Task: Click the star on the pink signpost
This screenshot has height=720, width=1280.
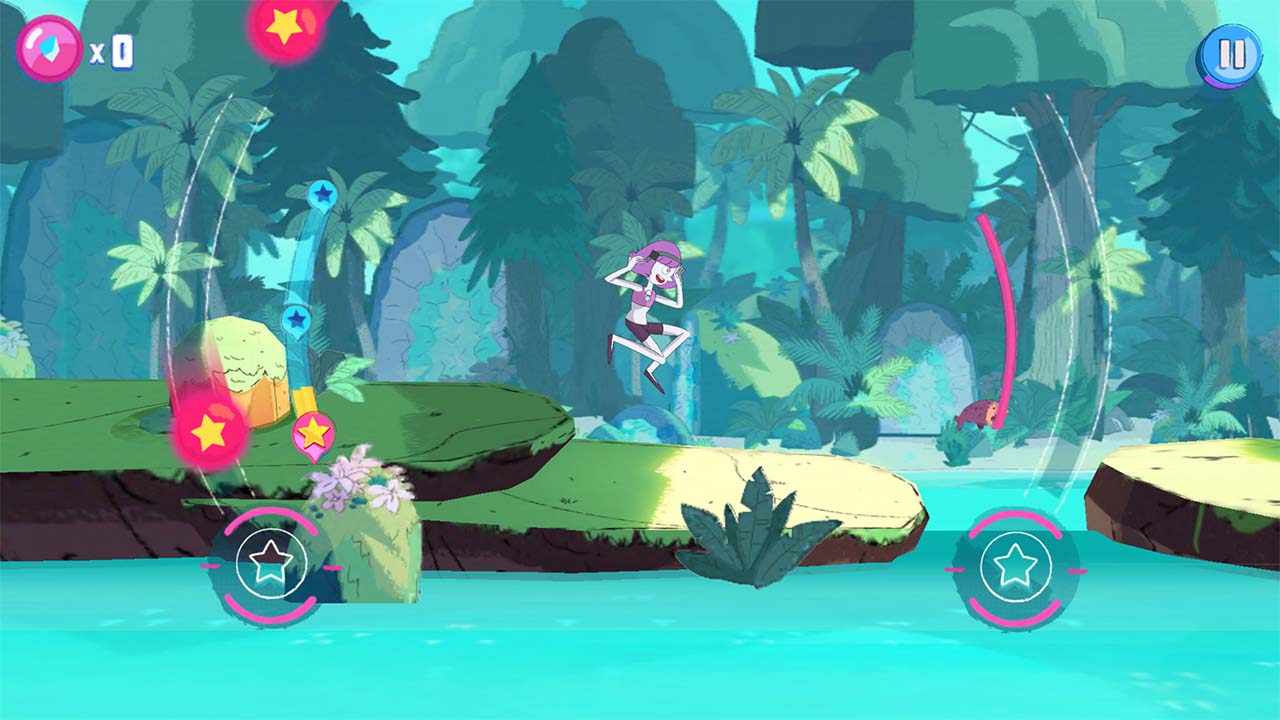Action: tap(313, 432)
